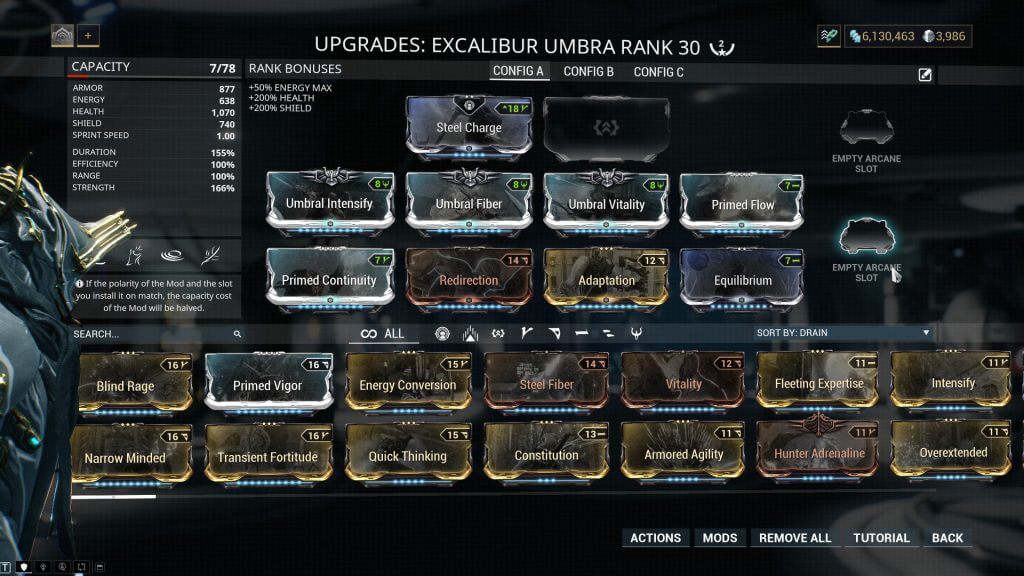
Task: Select the Adaptation mod in the build
Action: (606, 280)
